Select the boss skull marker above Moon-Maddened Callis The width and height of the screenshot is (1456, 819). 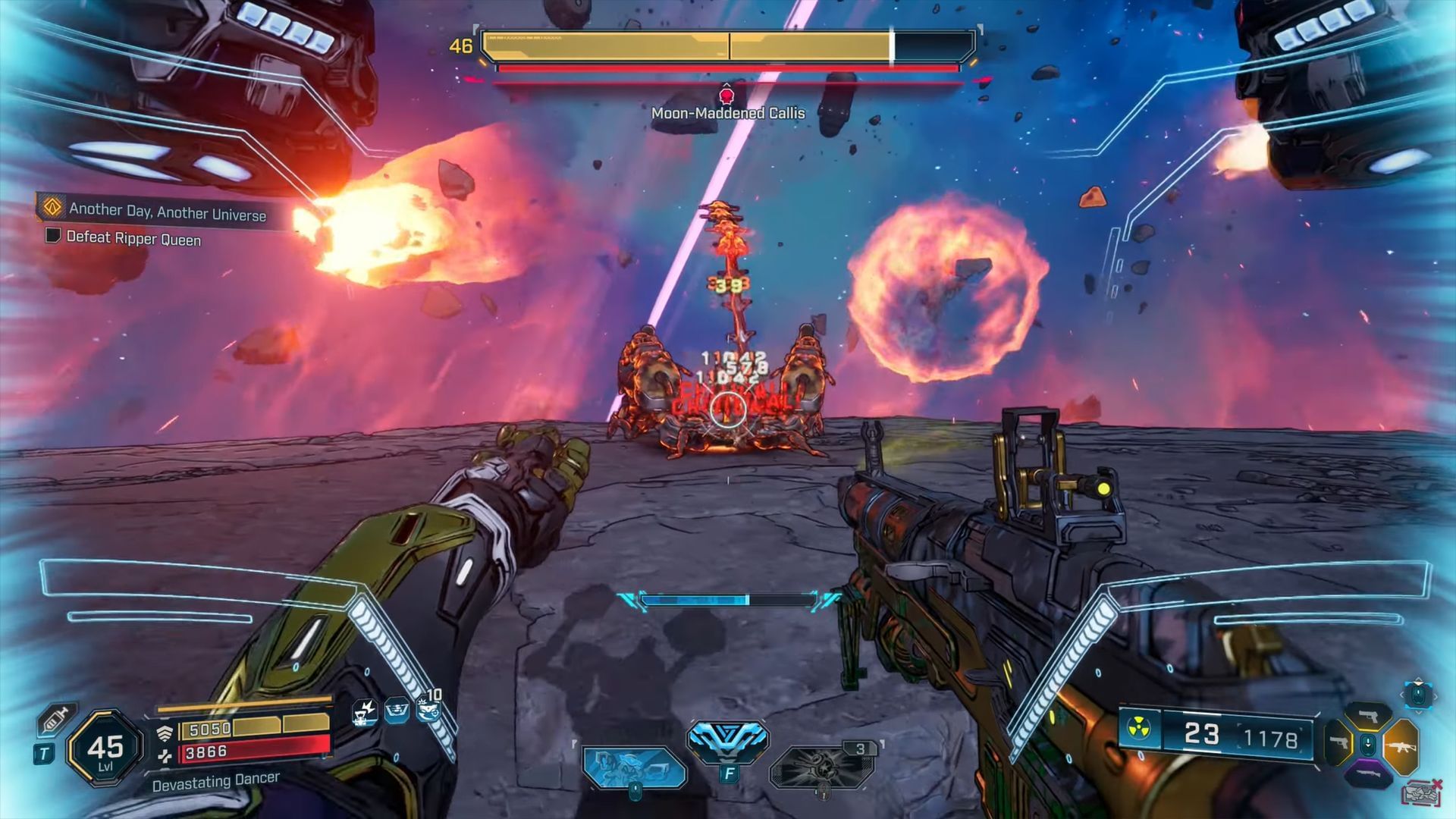(726, 96)
